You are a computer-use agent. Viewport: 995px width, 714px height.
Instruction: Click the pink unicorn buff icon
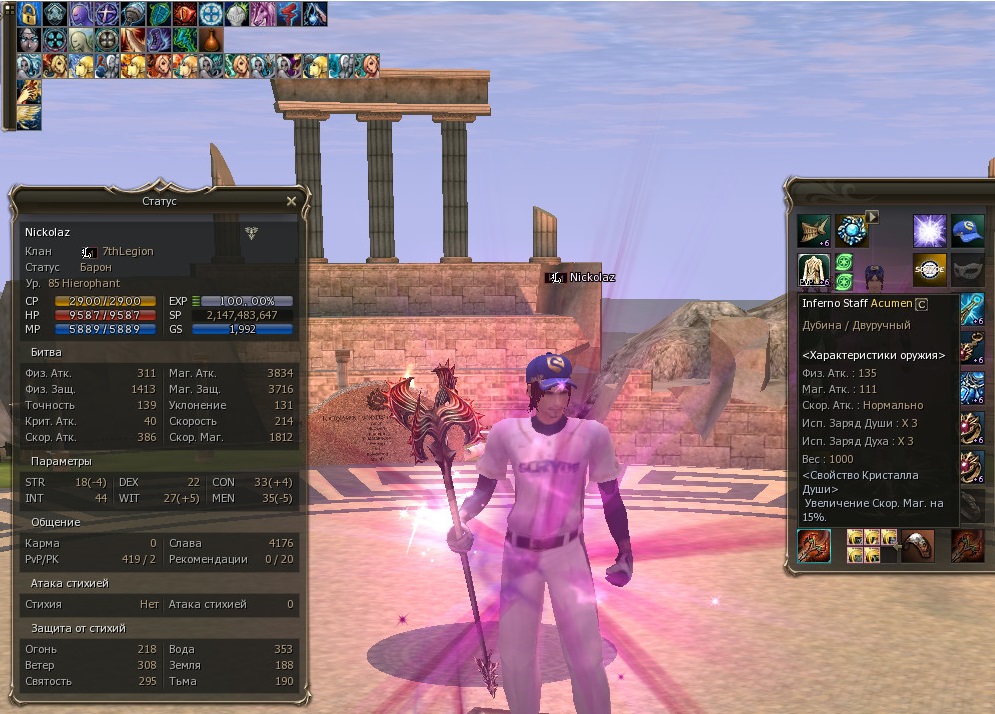[263, 14]
